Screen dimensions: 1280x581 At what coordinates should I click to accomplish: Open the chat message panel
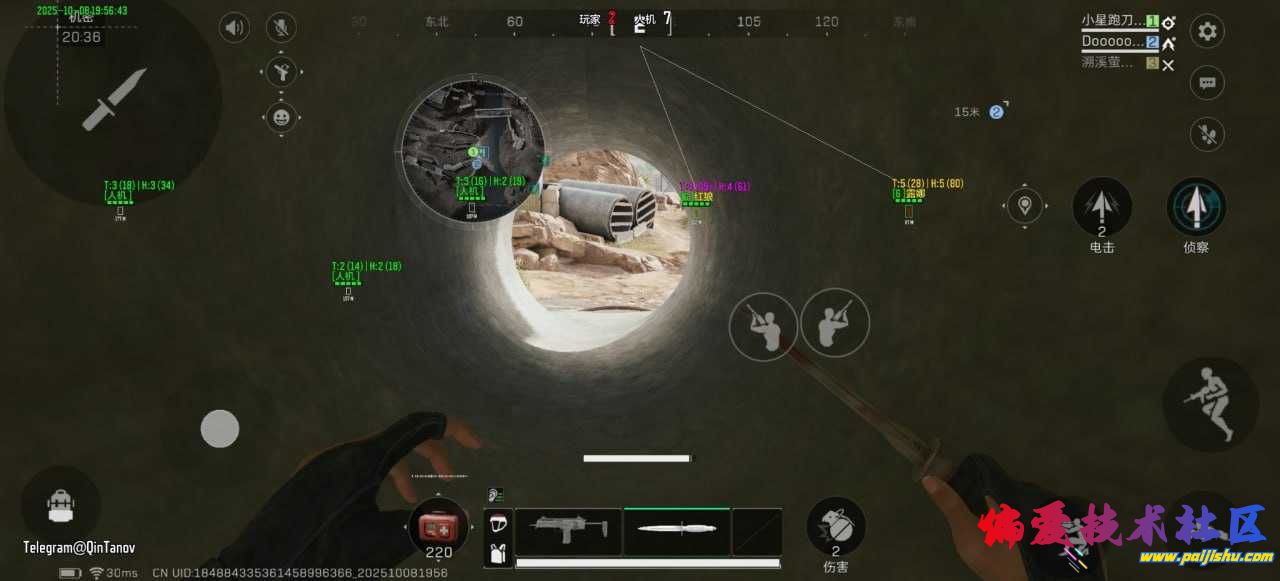click(x=1207, y=83)
